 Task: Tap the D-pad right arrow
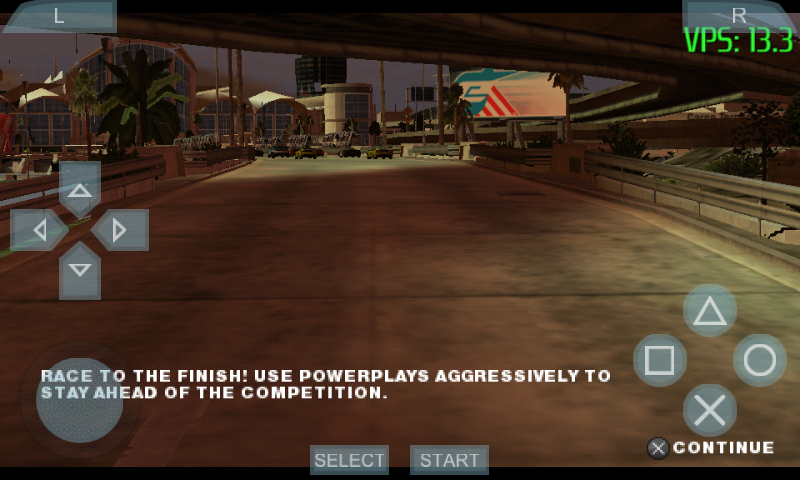click(121, 231)
